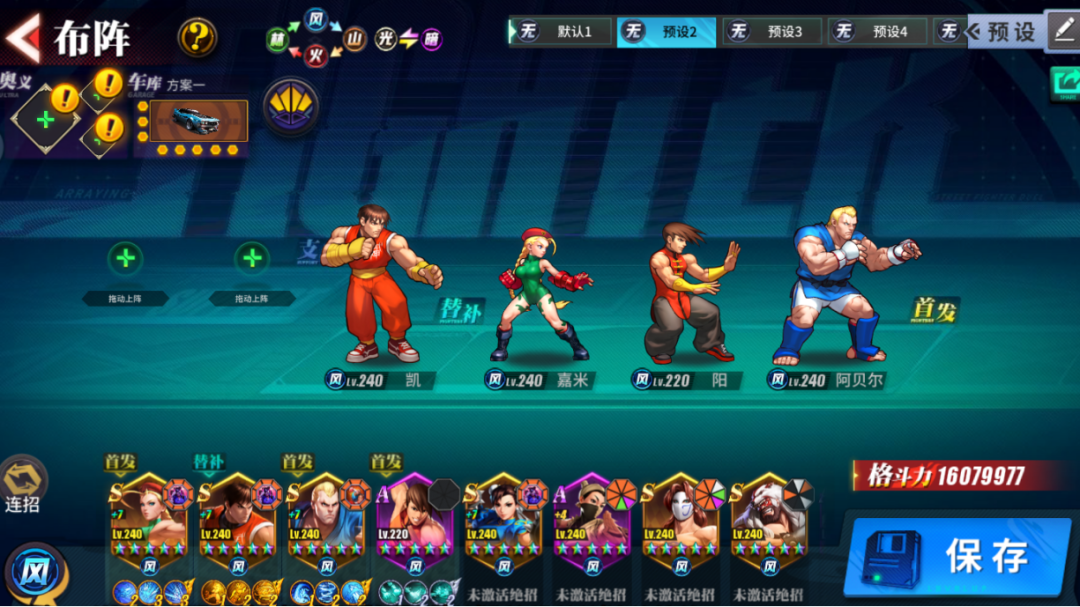The width and height of the screenshot is (1080, 607).
Task: Click the green share icon
Action: [1065, 84]
